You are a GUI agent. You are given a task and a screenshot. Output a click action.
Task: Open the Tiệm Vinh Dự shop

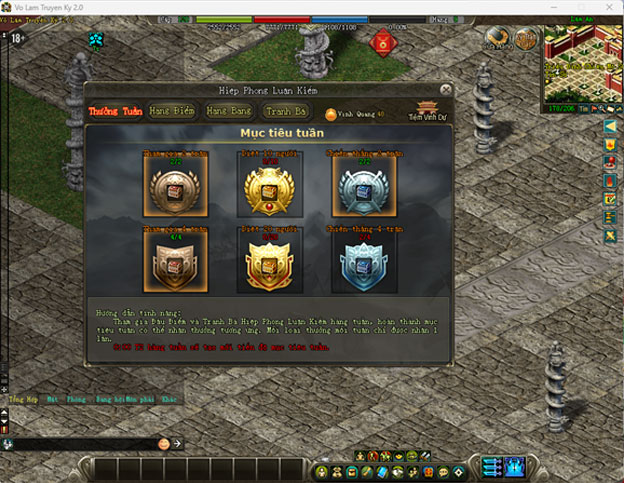tap(429, 111)
